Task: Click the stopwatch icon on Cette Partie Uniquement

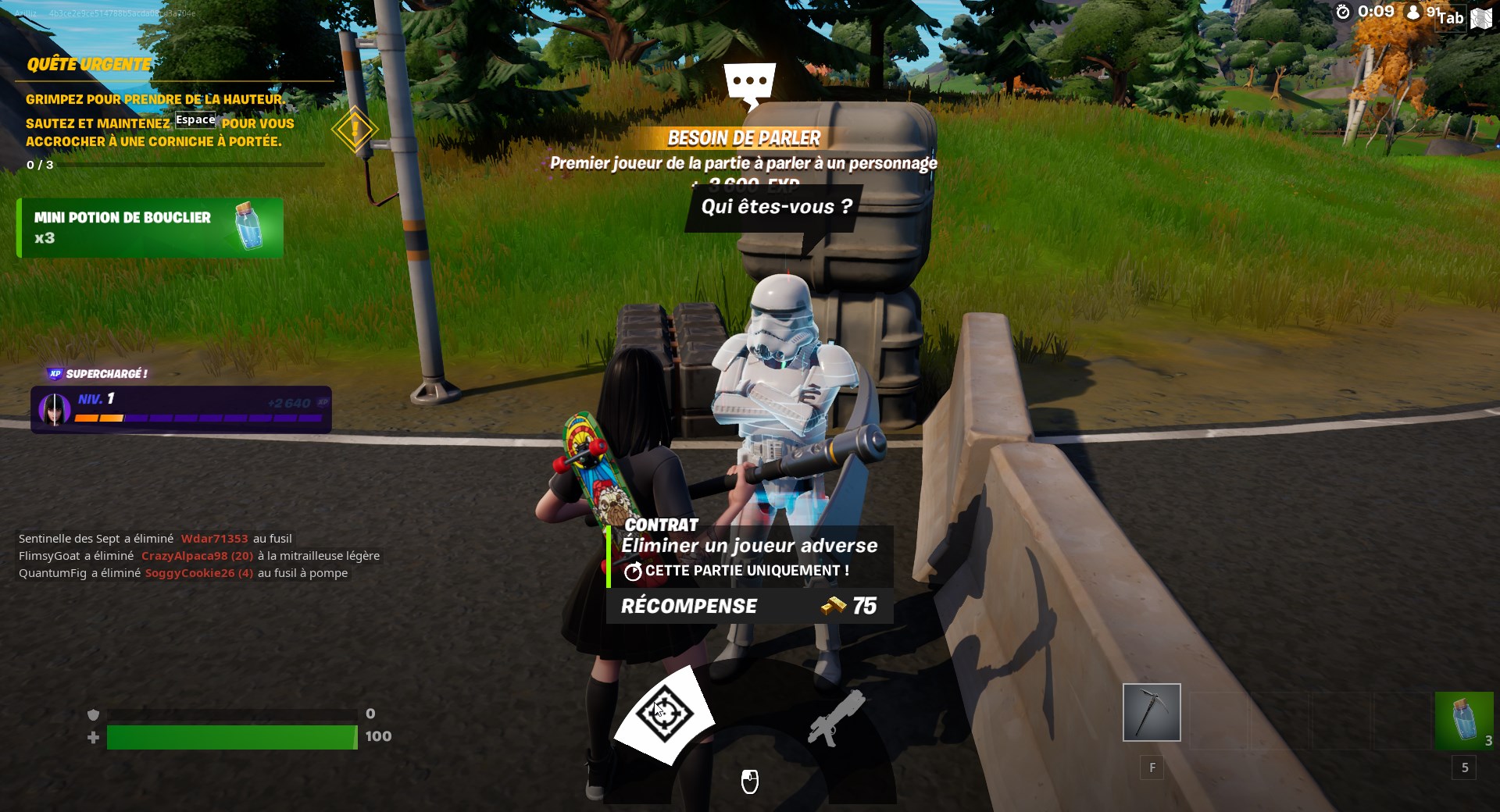Action: 633,571
